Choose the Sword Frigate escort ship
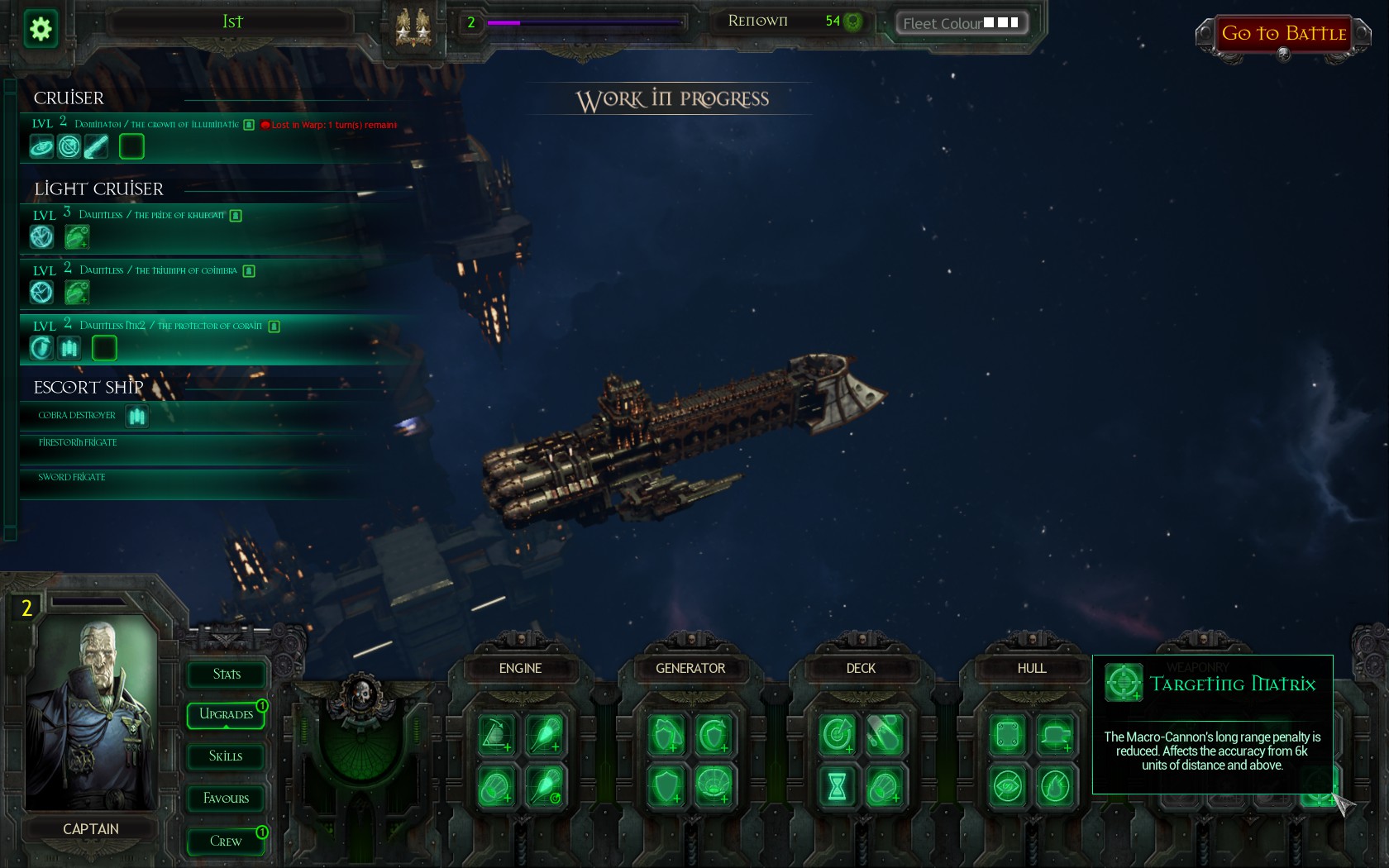The width and height of the screenshot is (1389, 868). click(72, 478)
